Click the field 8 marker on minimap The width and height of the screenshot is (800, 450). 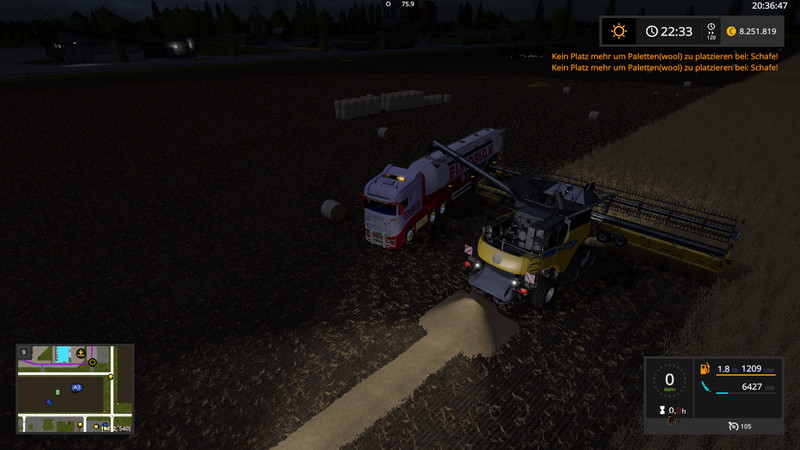[58, 392]
